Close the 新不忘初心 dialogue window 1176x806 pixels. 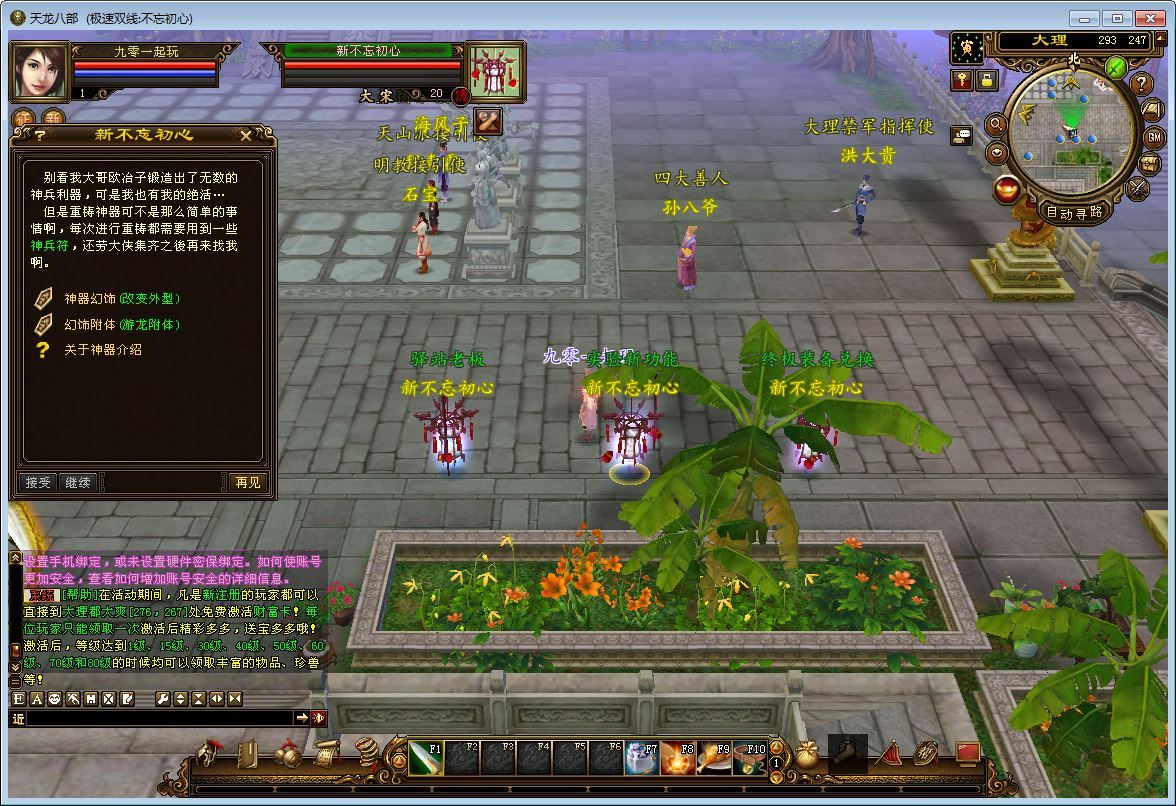tap(246, 135)
